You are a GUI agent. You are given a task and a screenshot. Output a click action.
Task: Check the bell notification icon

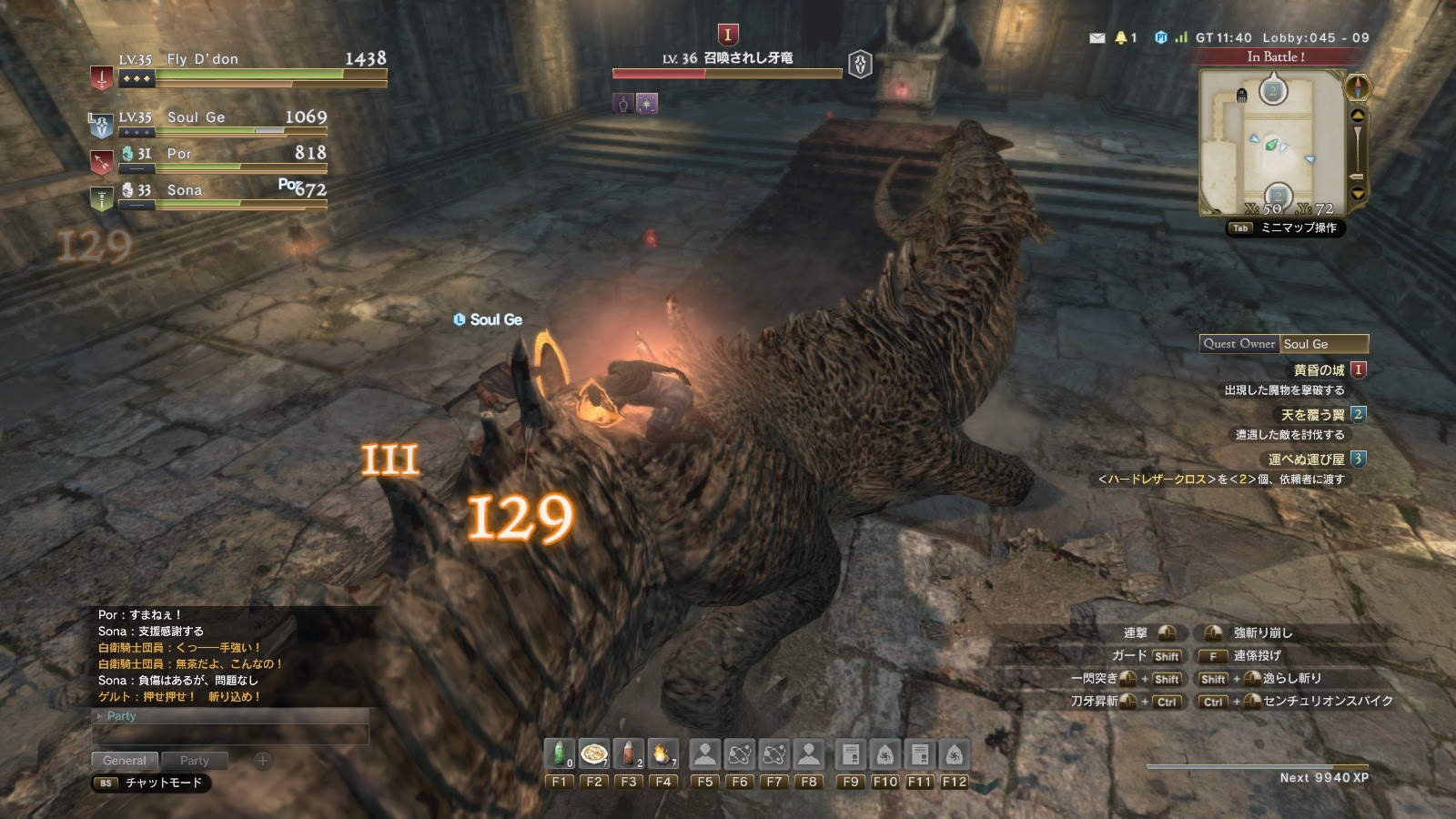click(1121, 38)
